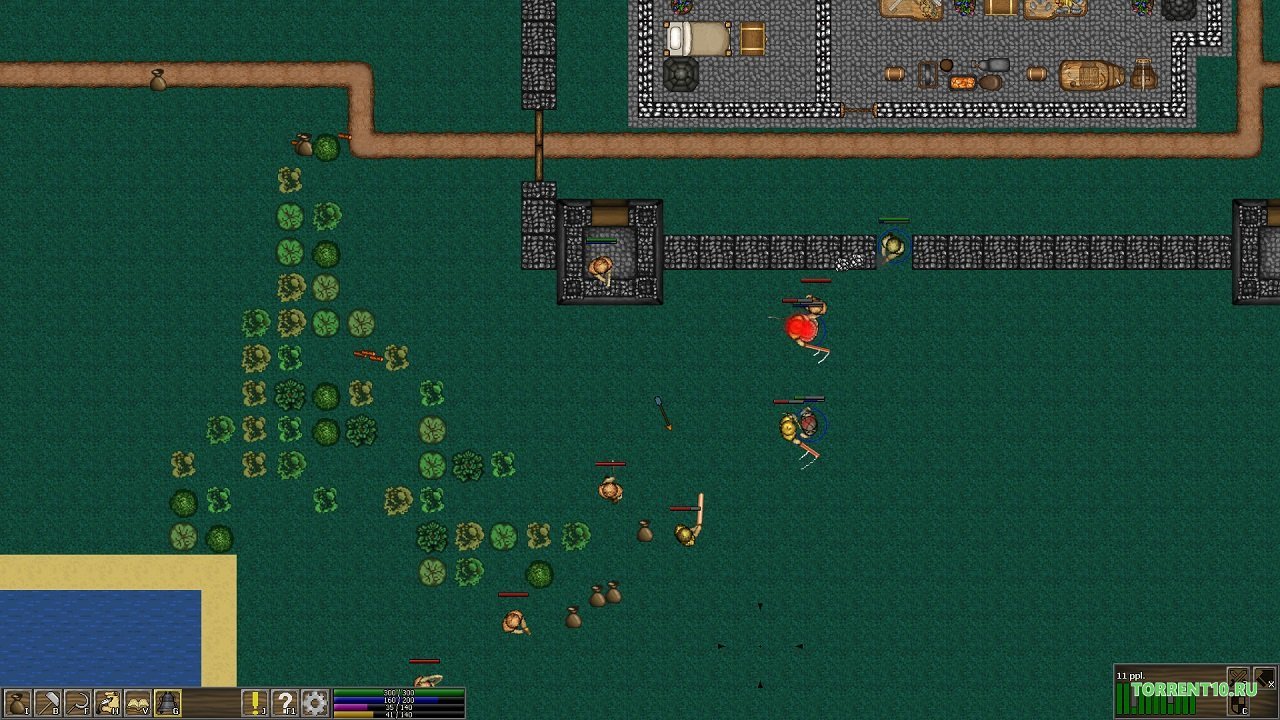Open the inventory sack button
The width and height of the screenshot is (1280, 720).
pos(17,703)
